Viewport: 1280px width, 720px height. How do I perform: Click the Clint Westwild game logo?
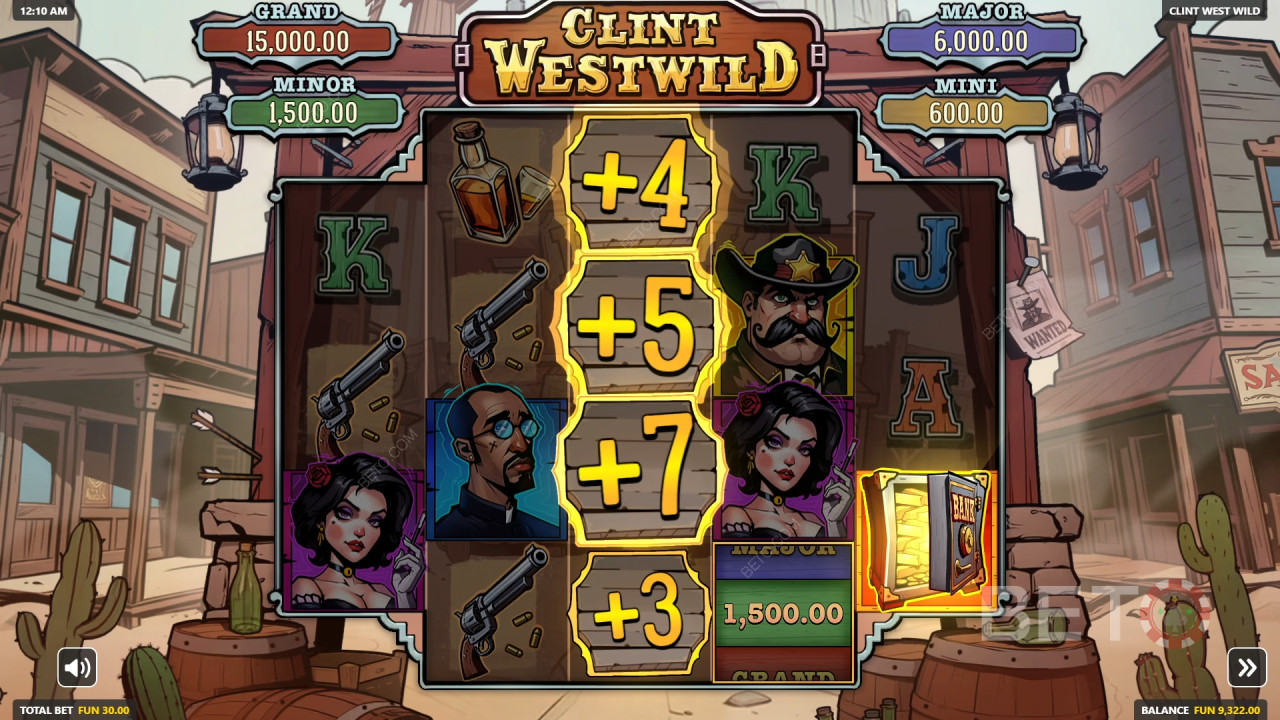[640, 50]
